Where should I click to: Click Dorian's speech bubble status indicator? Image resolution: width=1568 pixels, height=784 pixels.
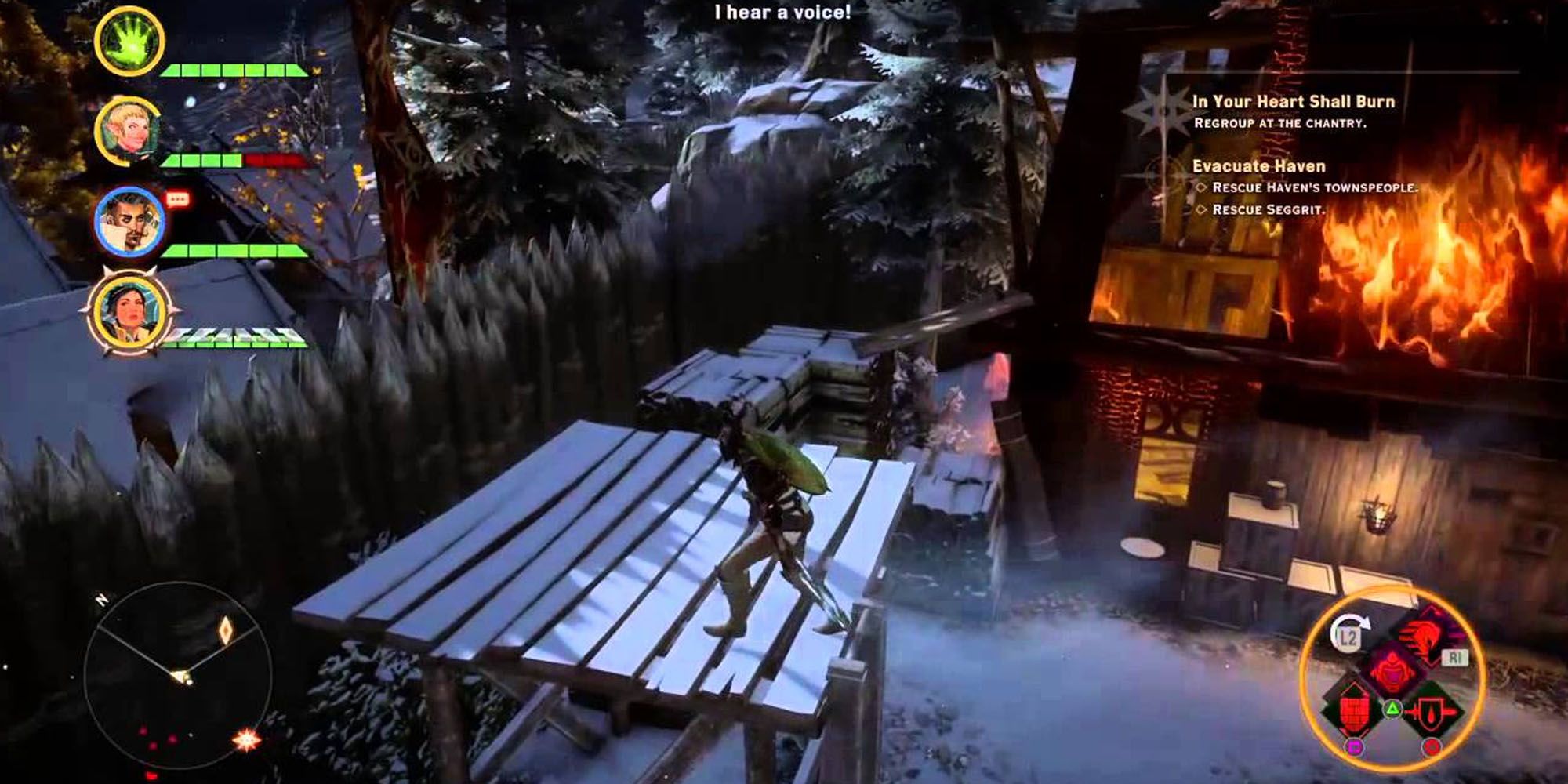(176, 199)
